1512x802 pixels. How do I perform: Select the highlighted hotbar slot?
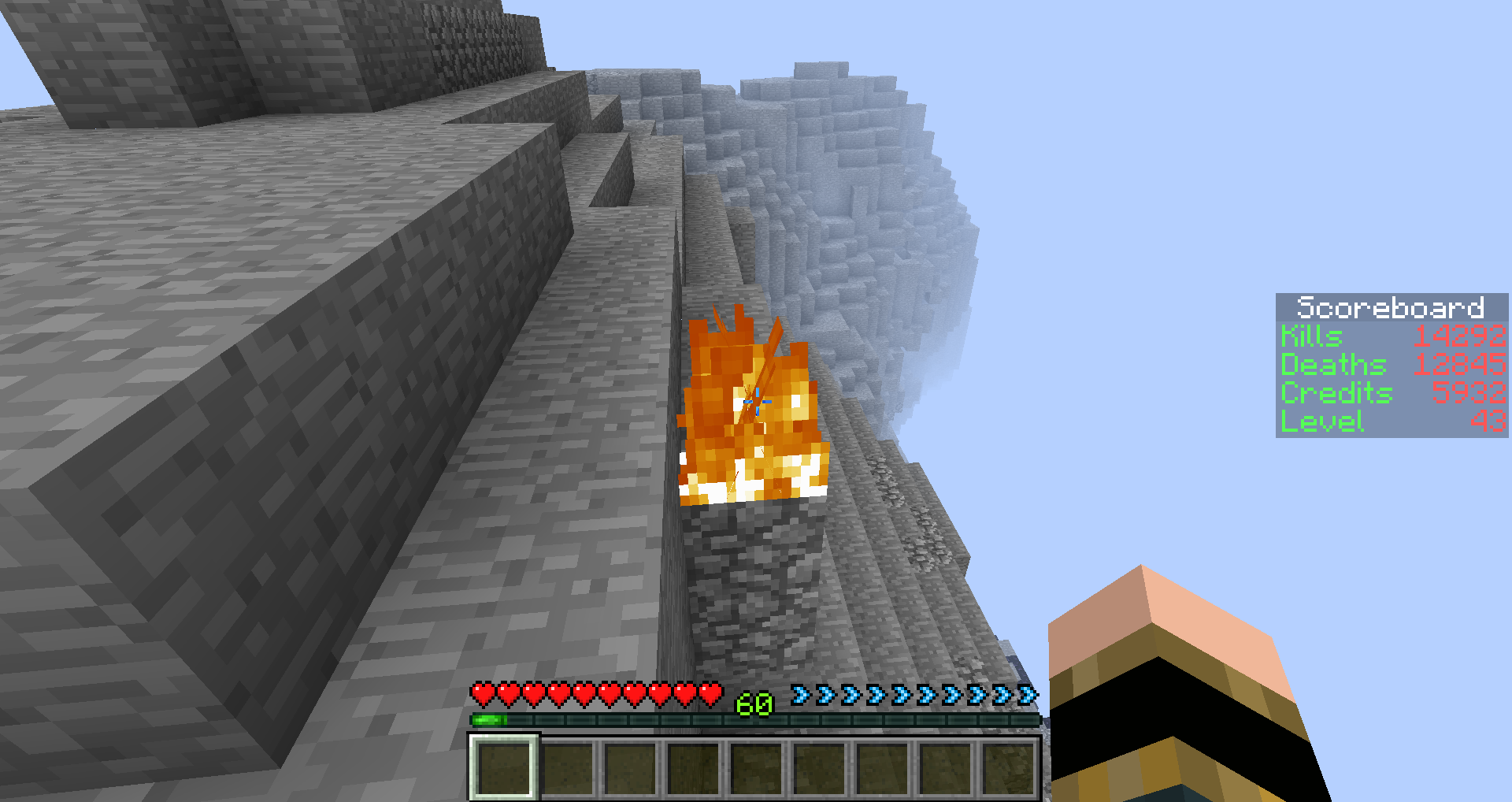504,768
